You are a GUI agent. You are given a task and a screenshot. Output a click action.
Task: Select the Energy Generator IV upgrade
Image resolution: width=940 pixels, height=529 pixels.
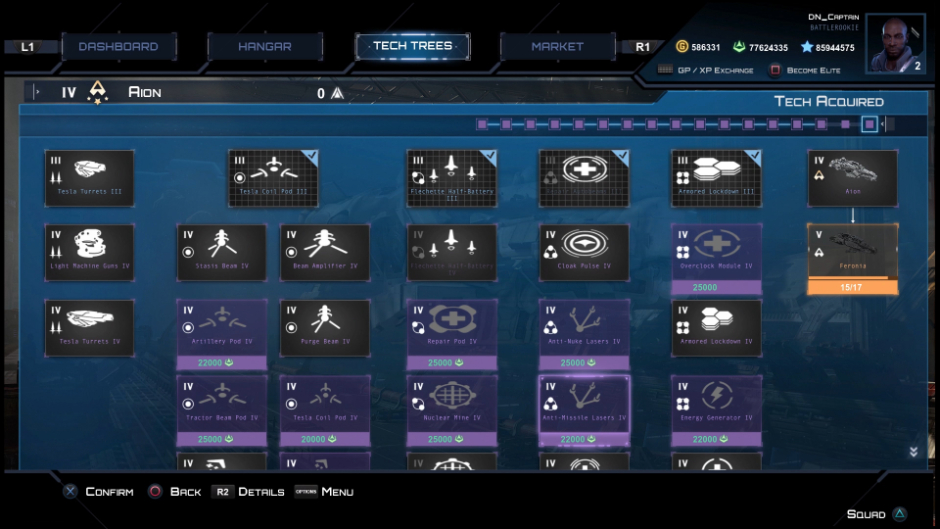point(716,409)
